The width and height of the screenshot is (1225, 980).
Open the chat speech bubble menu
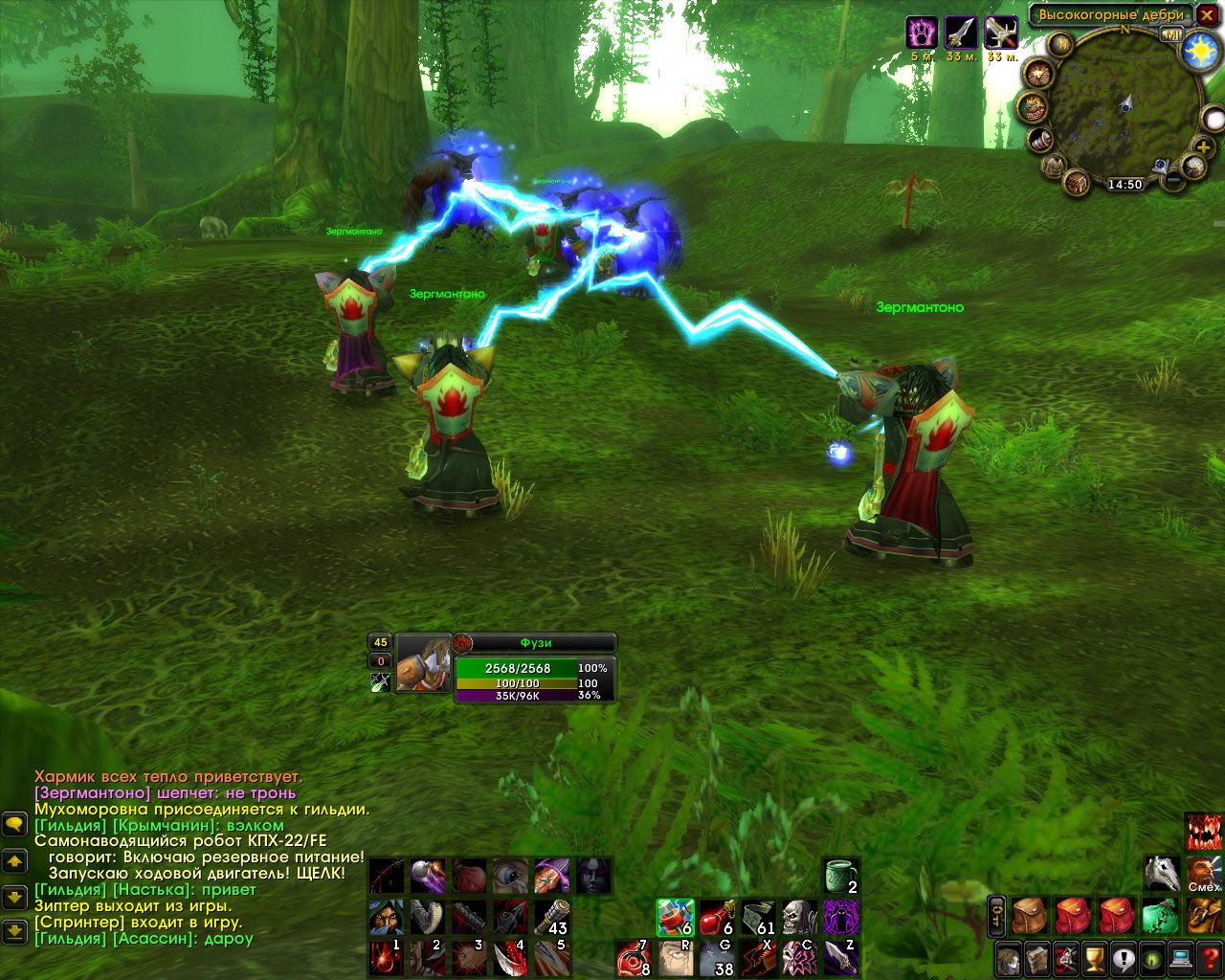tap(14, 823)
